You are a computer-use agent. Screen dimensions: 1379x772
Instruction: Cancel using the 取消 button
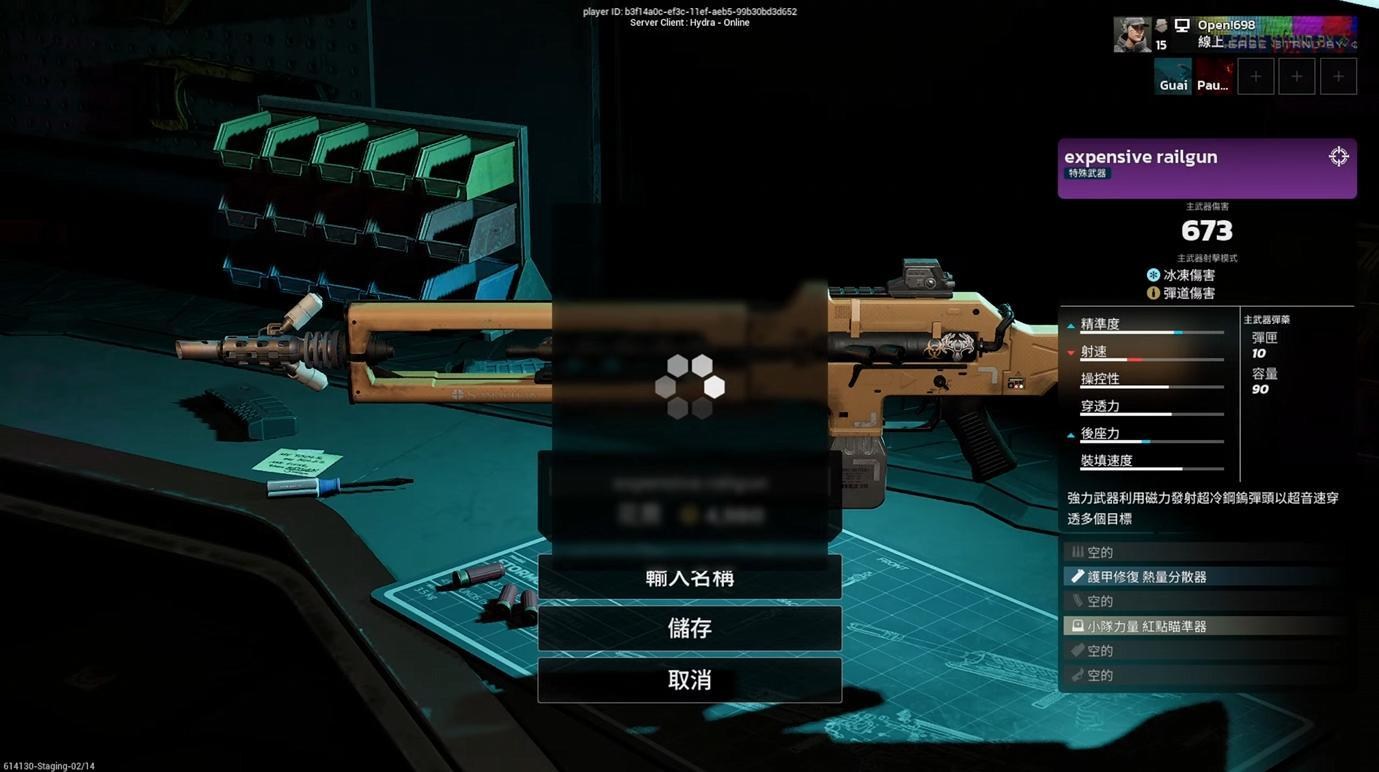click(x=689, y=680)
